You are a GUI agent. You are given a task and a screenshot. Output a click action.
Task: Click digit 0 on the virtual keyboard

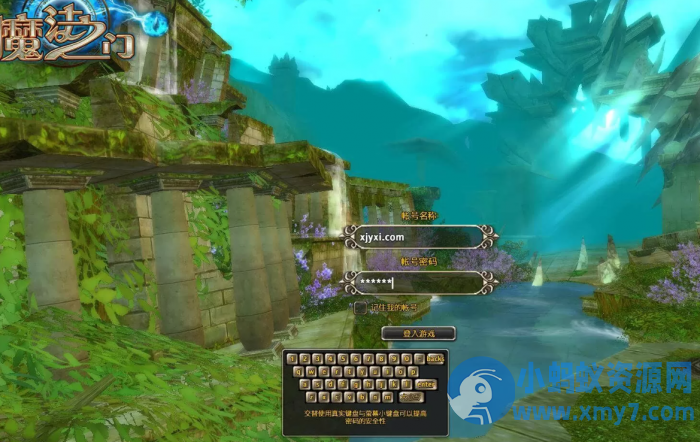[x=407, y=359]
